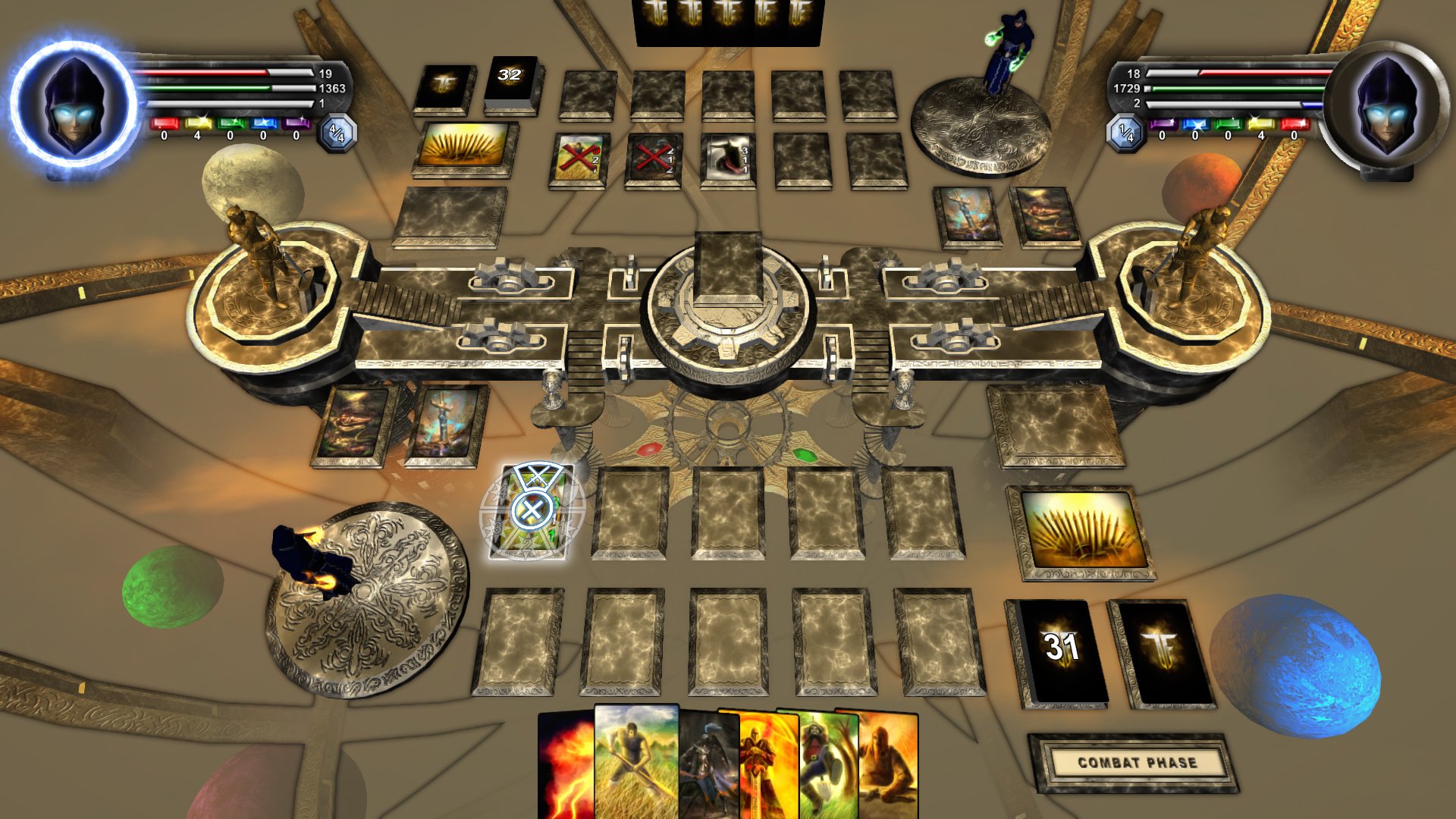Open your deck pile showing 32 cards
The image size is (1456, 819).
[x=510, y=80]
